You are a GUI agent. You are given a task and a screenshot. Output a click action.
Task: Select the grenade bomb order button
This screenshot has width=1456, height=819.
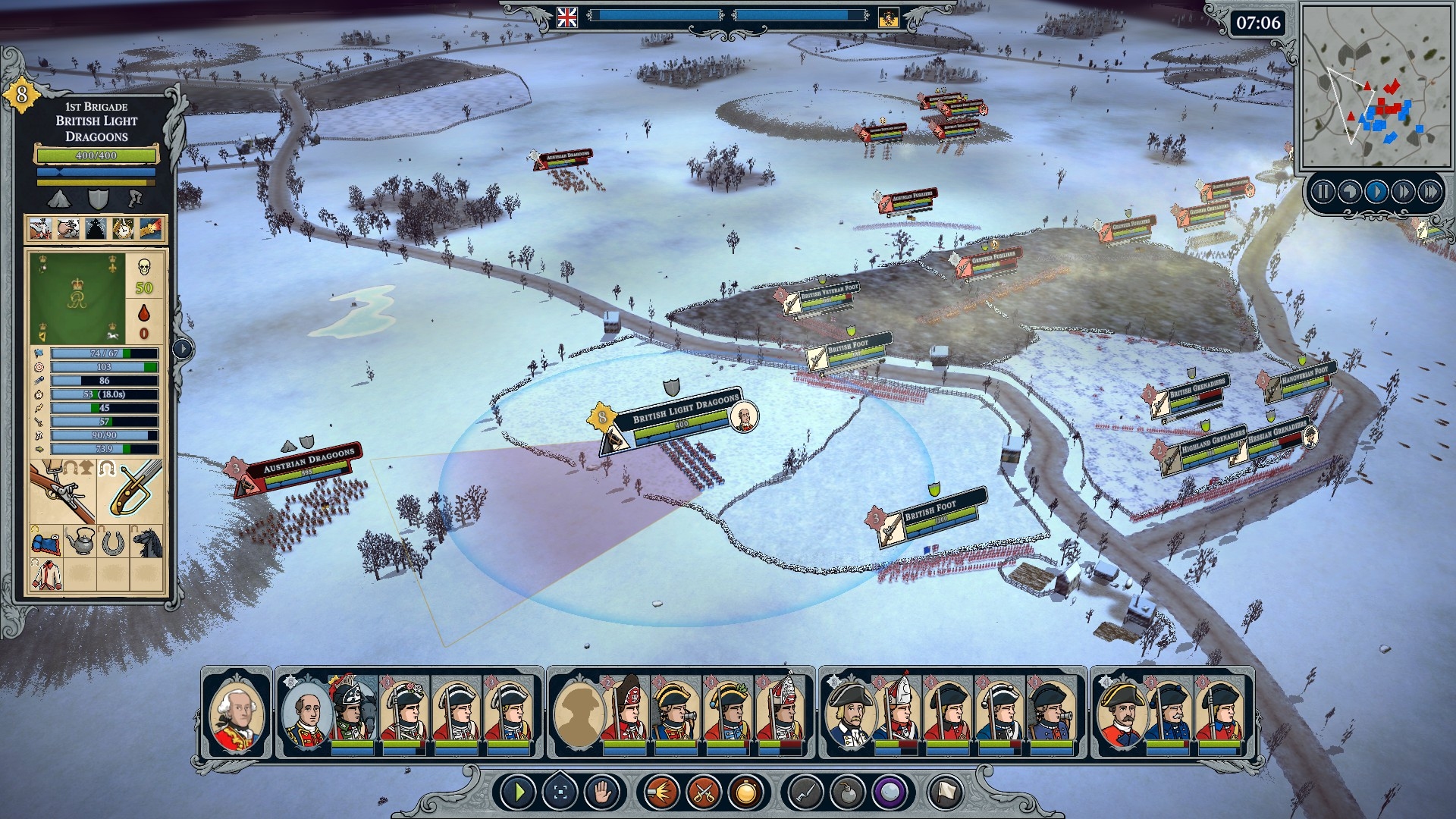(x=847, y=793)
